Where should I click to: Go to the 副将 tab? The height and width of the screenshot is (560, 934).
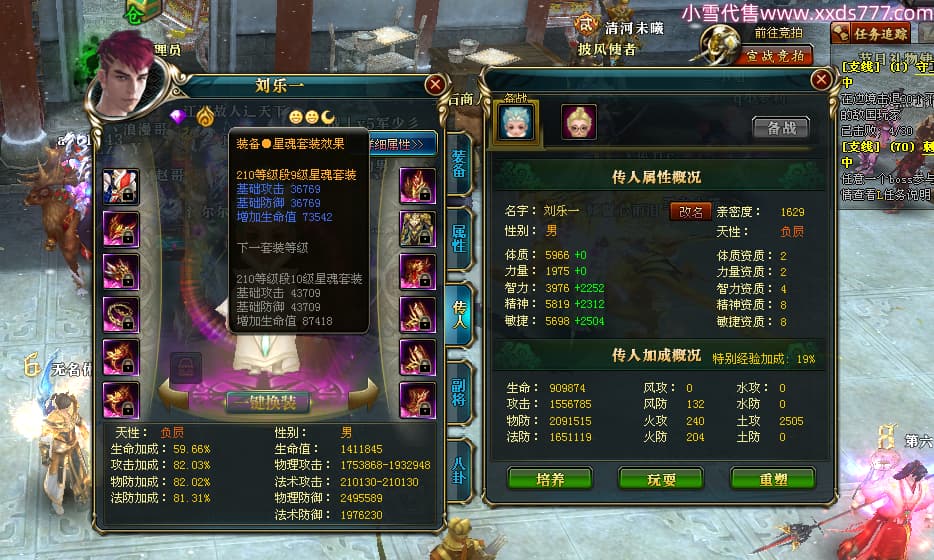click(x=459, y=392)
